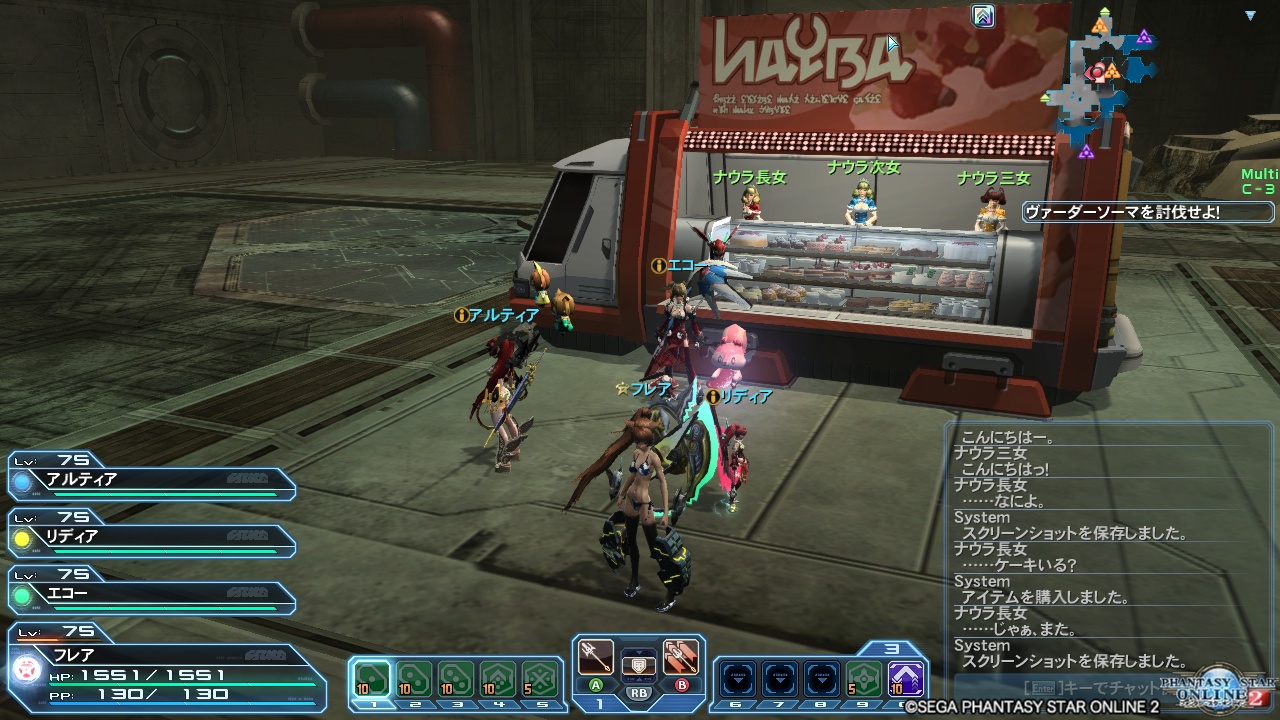Screen dimensions: 1280x720
Task: Use the item in subpalette slot 1
Action: coord(371,679)
